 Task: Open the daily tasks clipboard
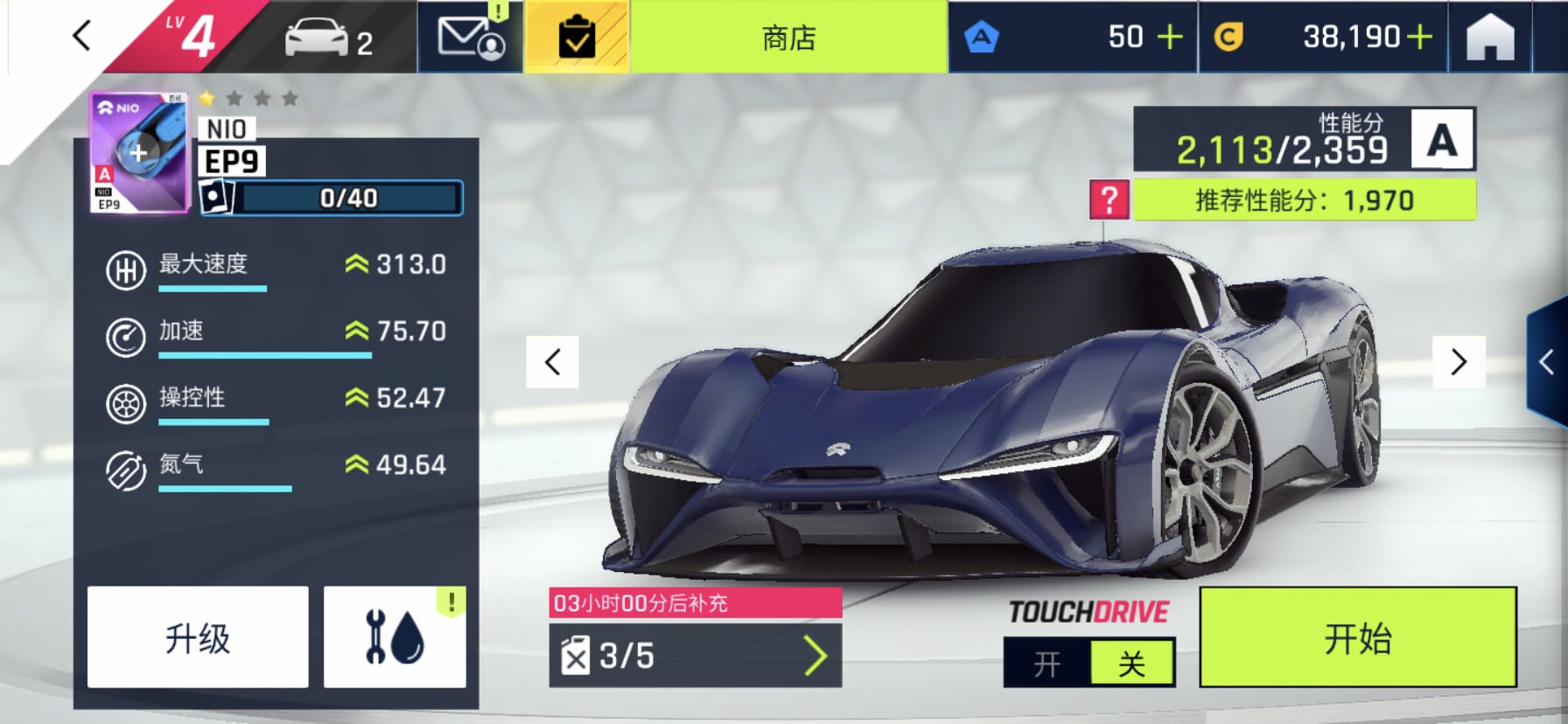[577, 38]
